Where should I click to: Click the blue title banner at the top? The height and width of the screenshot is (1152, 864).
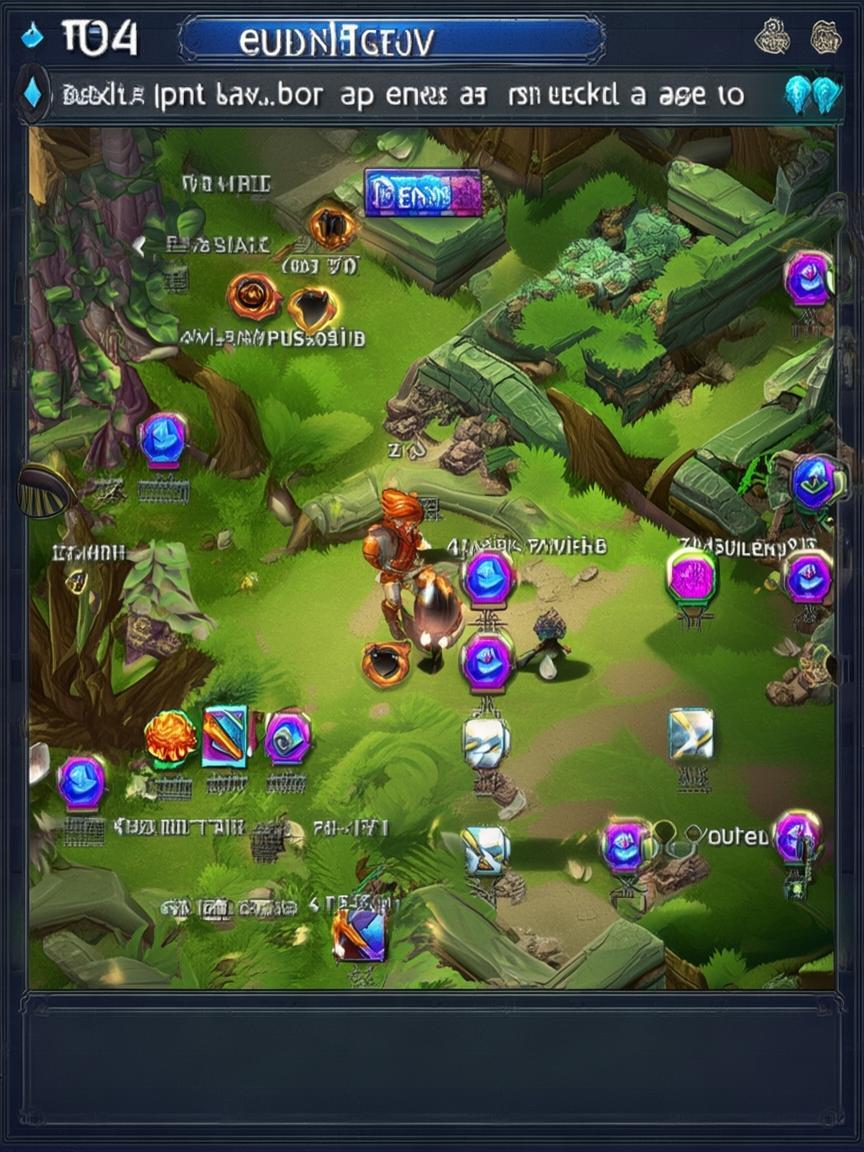(x=392, y=40)
